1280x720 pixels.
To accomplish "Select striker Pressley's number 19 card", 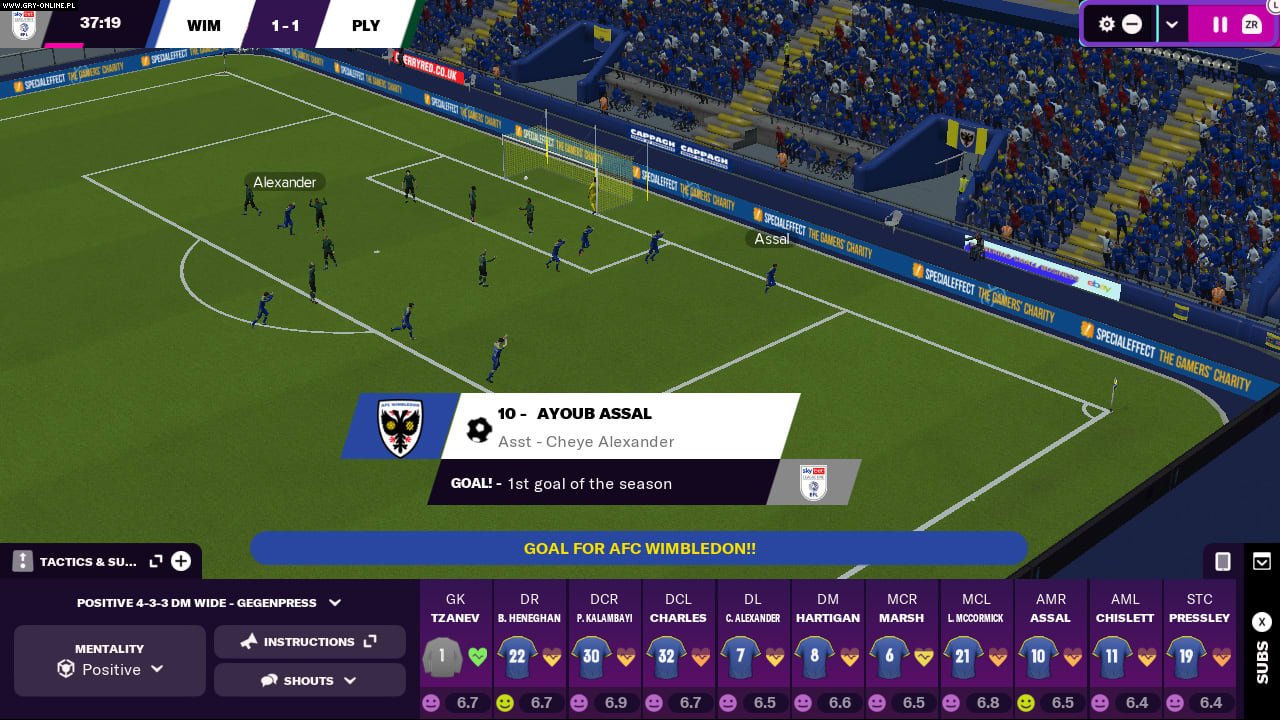I will (x=1199, y=650).
